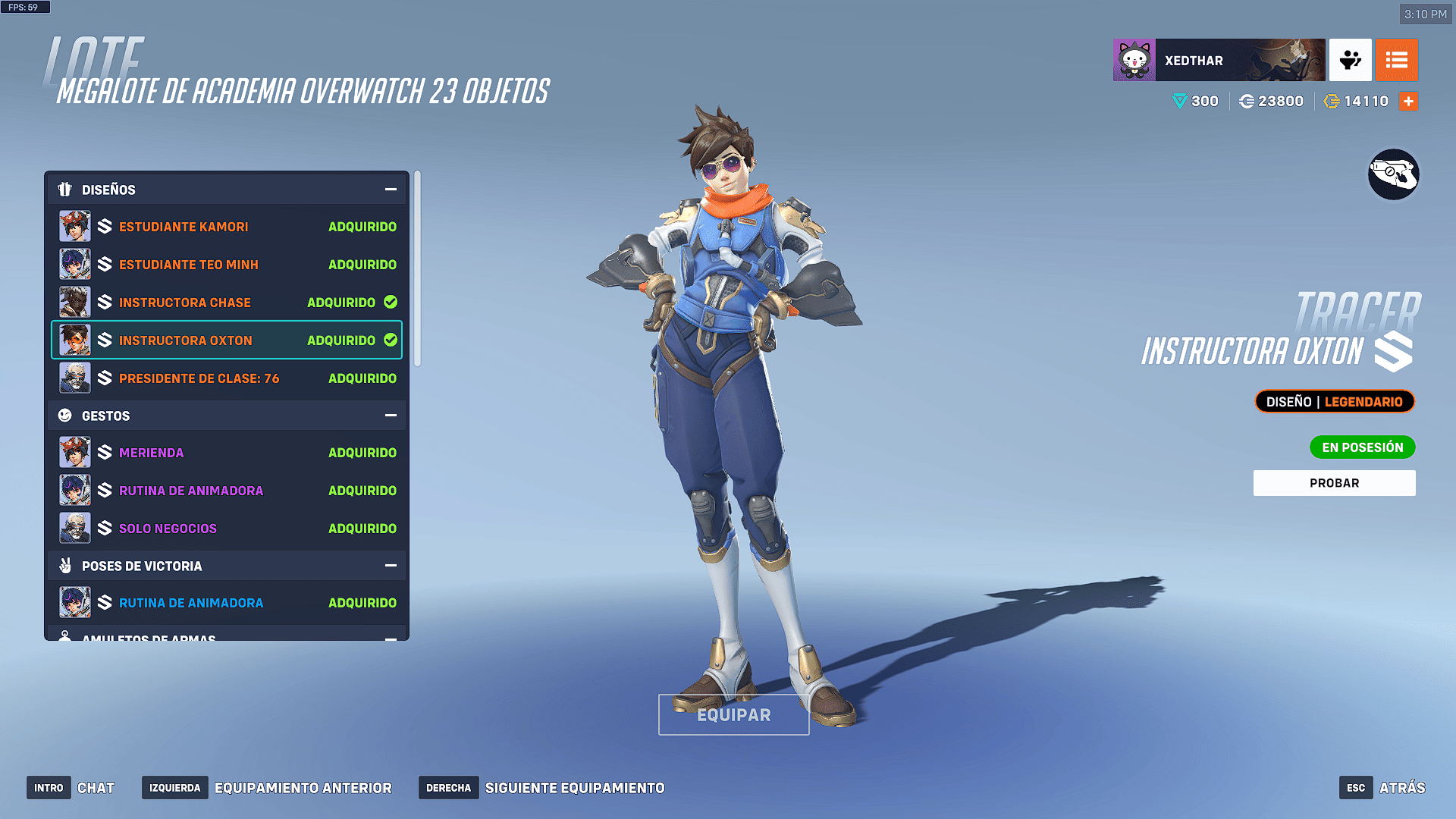Select Presidente de Clase: 76 skin
The image size is (1456, 819).
tap(227, 378)
